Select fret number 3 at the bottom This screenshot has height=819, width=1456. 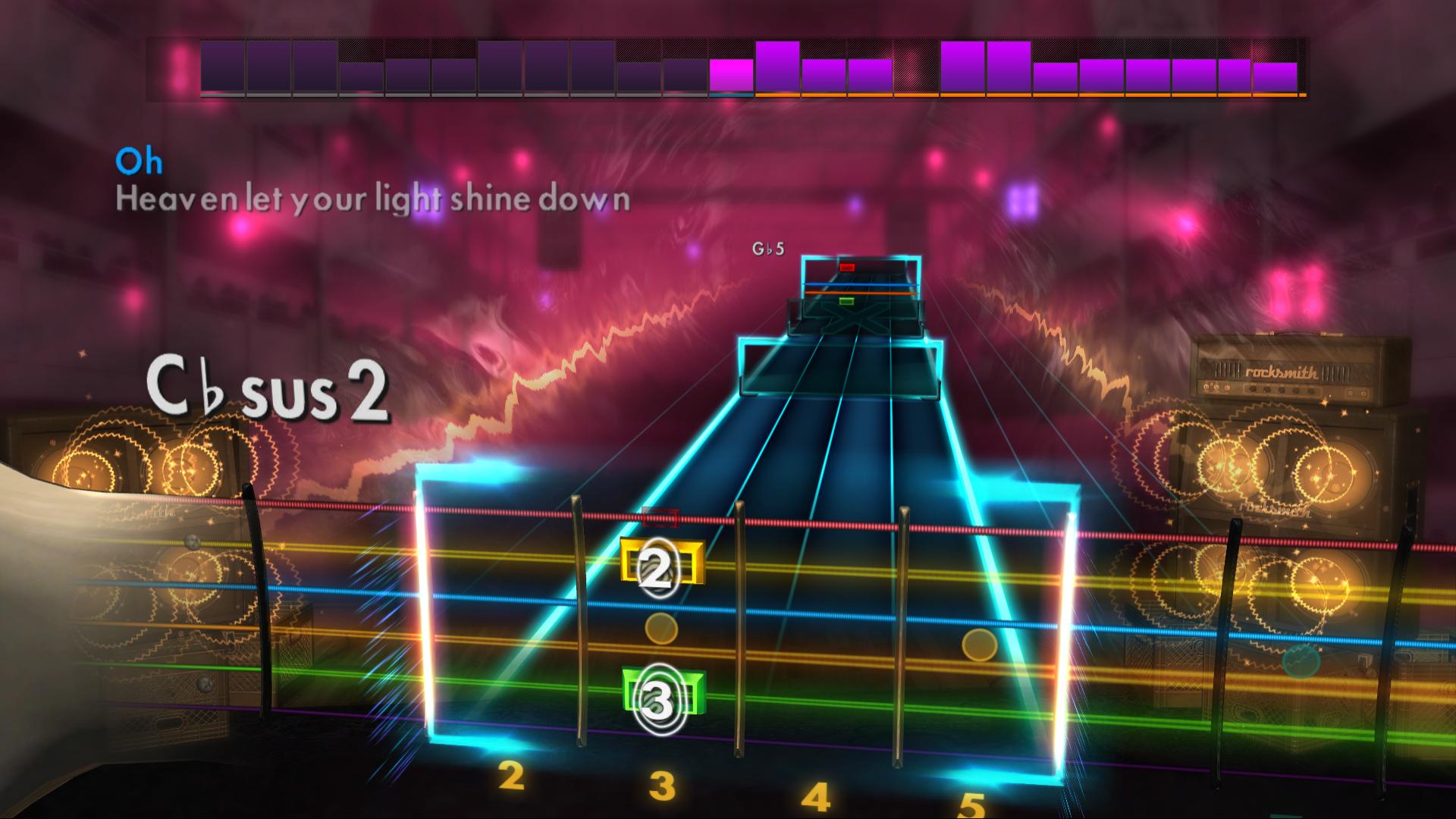pos(662,786)
